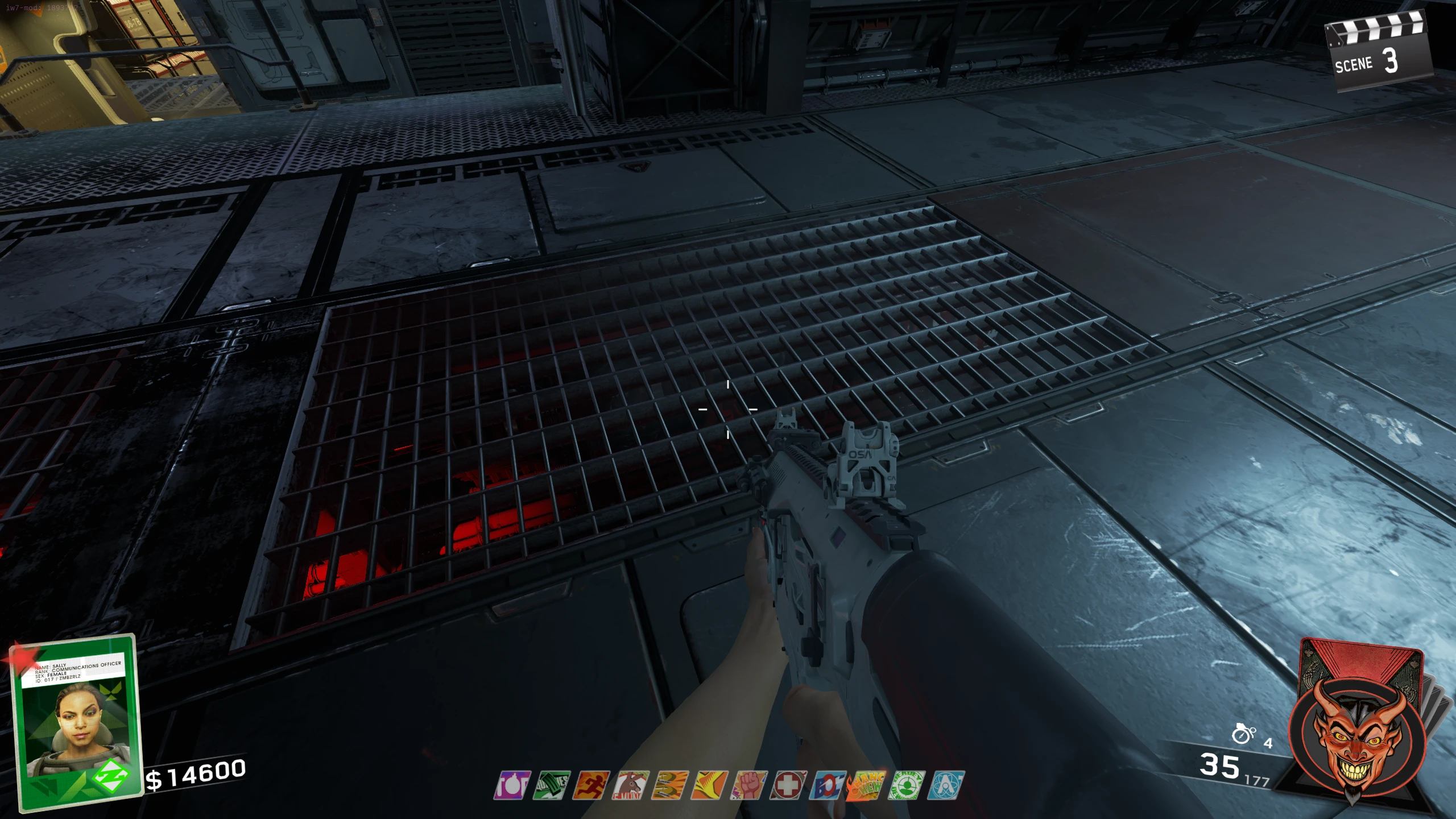Click the red cross Tuff 'Nuff perk
1456x819 pixels.
tap(788, 785)
